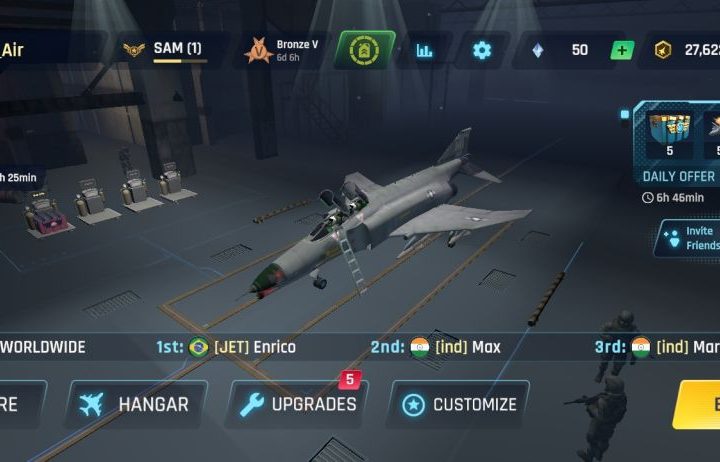Open the Hangar menu
This screenshot has width=720, height=462.
click(x=136, y=404)
